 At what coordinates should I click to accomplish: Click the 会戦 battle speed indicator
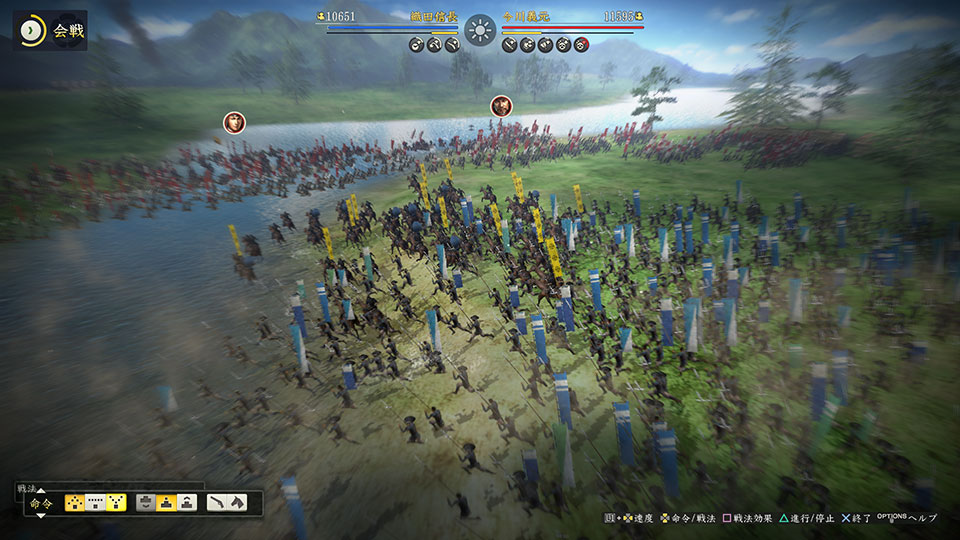coord(50,31)
